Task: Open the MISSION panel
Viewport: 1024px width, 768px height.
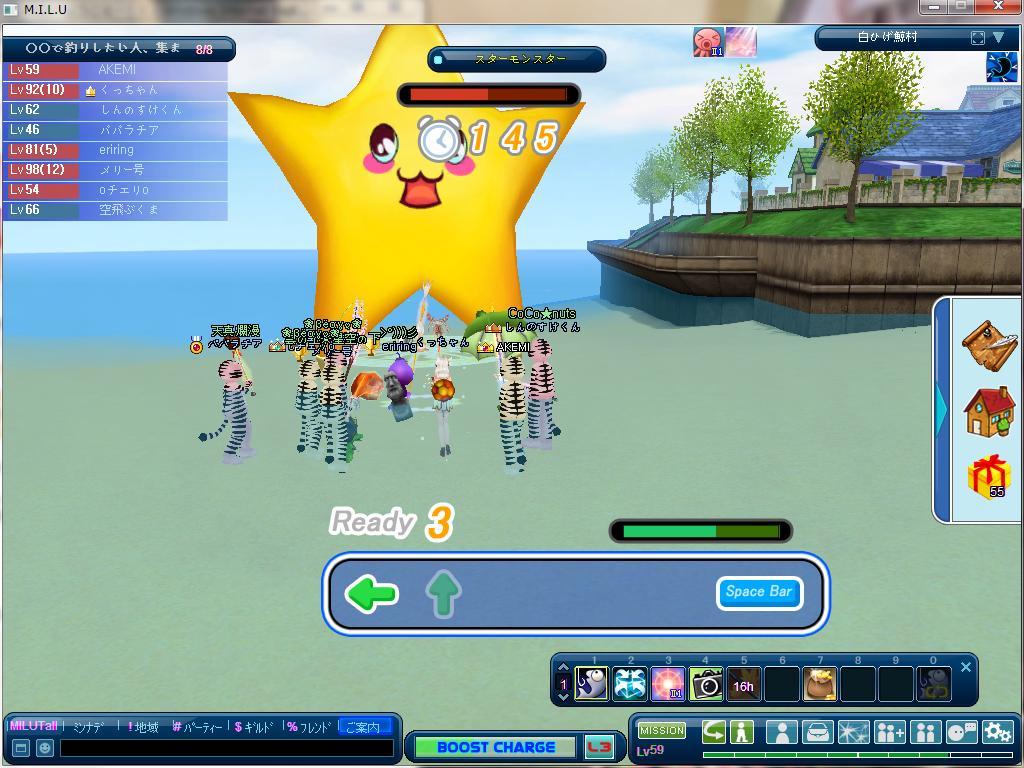Action: 662,731
